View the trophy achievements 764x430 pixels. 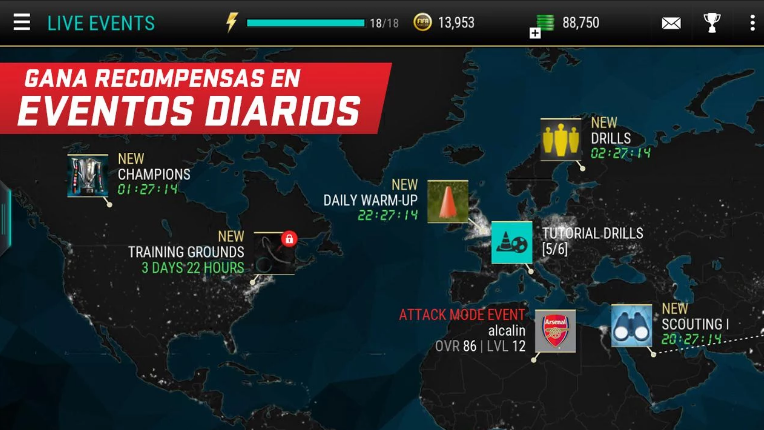[711, 22]
